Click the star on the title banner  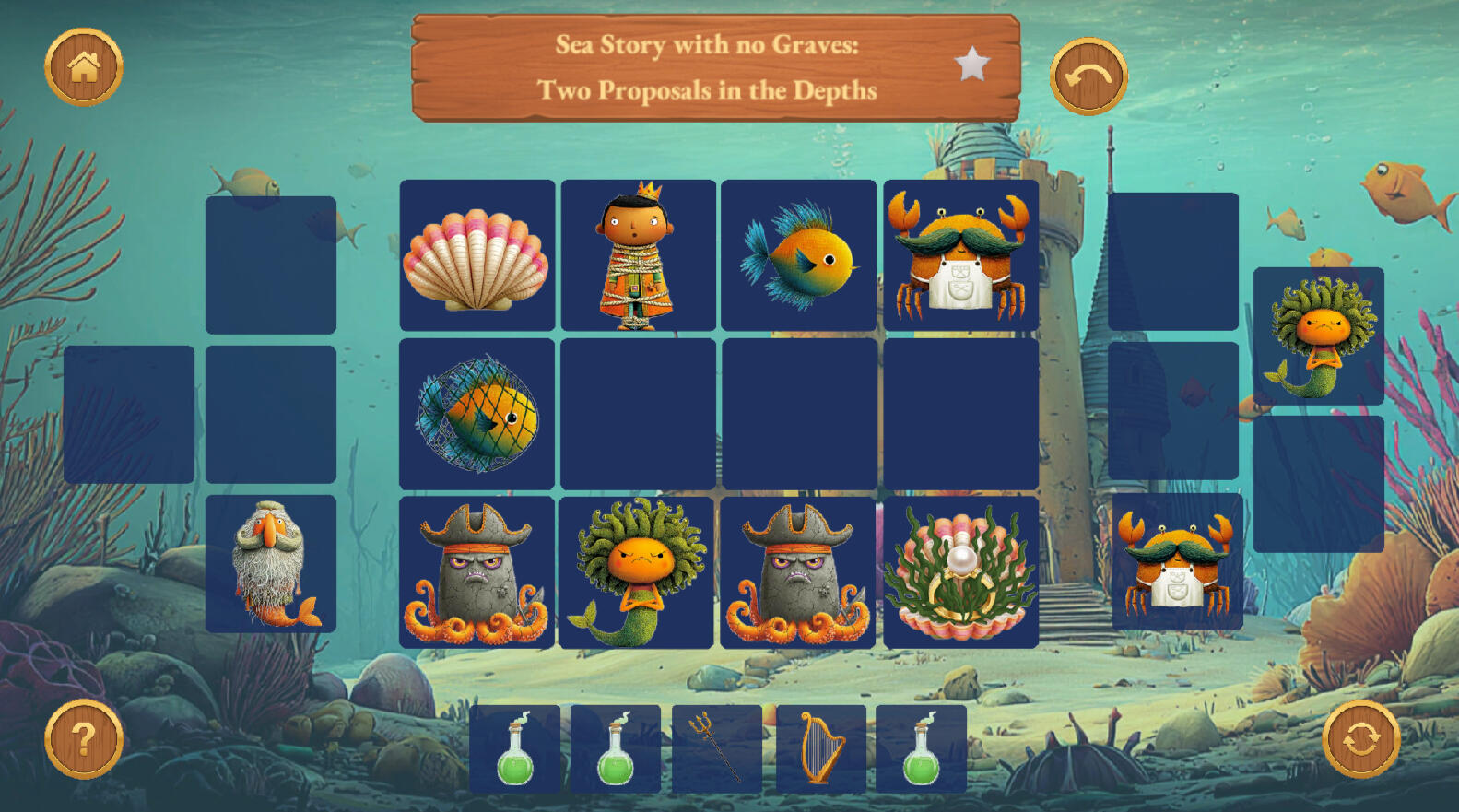tap(971, 65)
